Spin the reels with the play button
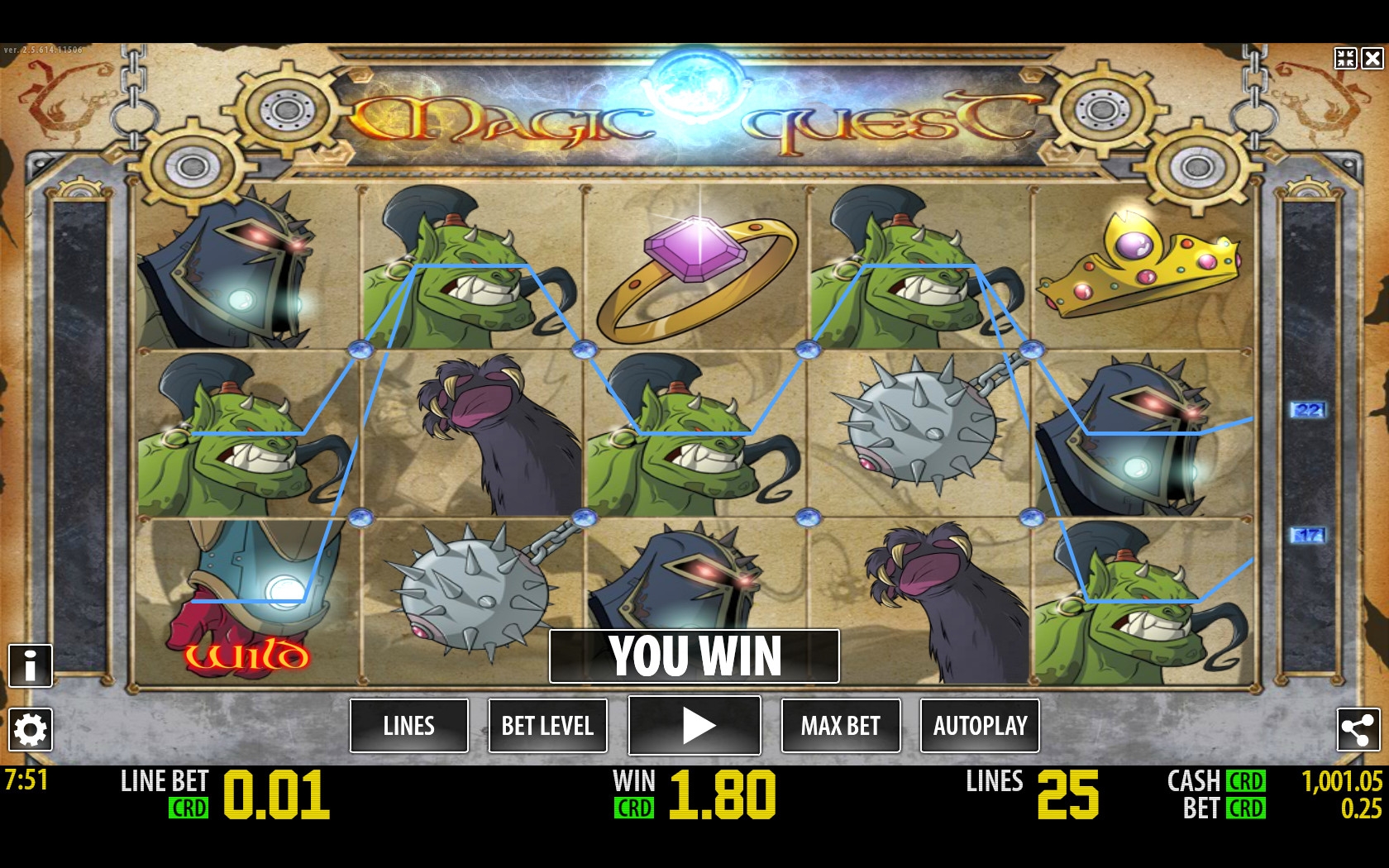This screenshot has height=868, width=1389. [694, 725]
